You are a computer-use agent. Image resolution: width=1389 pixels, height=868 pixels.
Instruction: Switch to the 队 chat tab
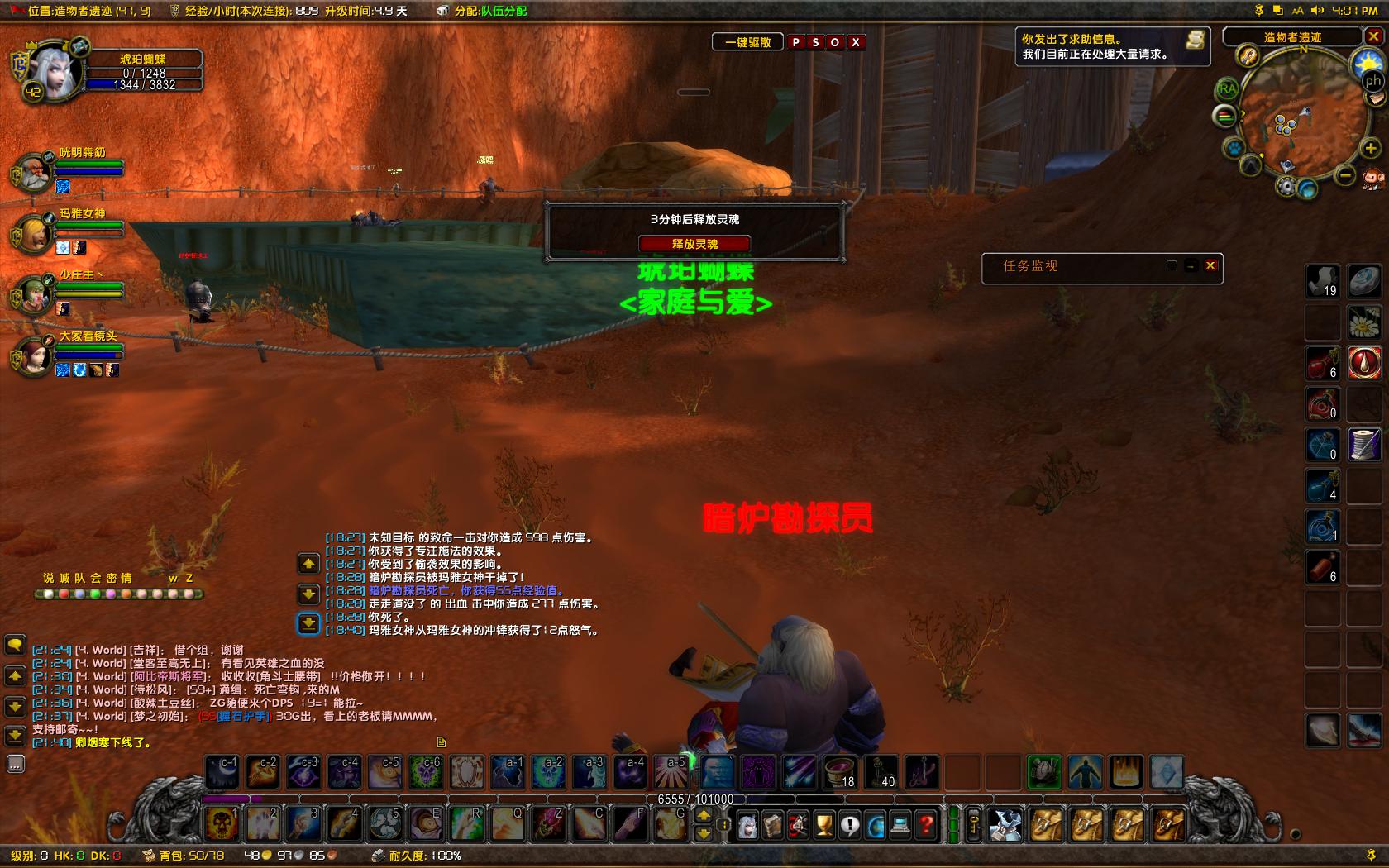click(80, 579)
